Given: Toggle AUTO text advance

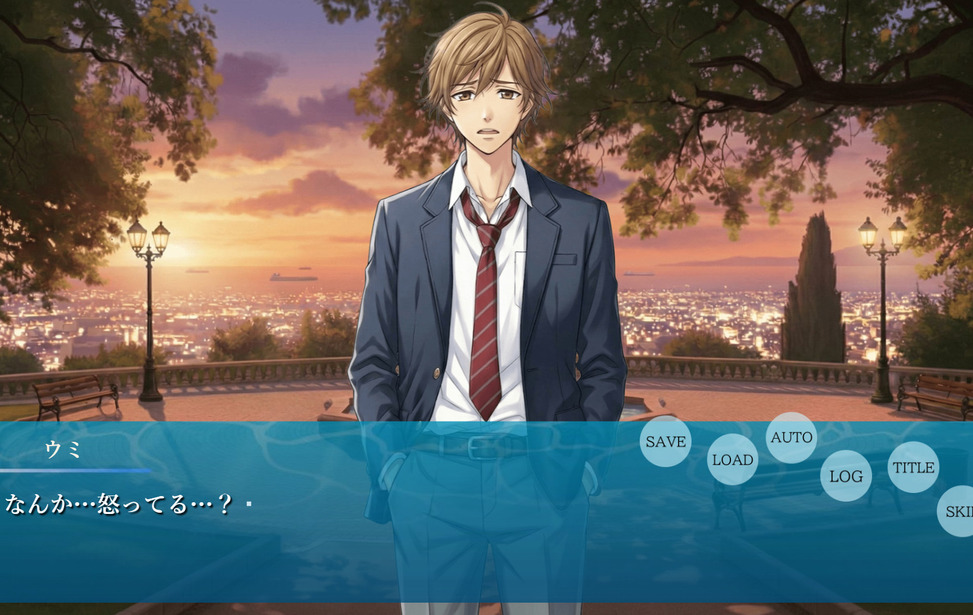Looking at the screenshot, I should (x=791, y=438).
